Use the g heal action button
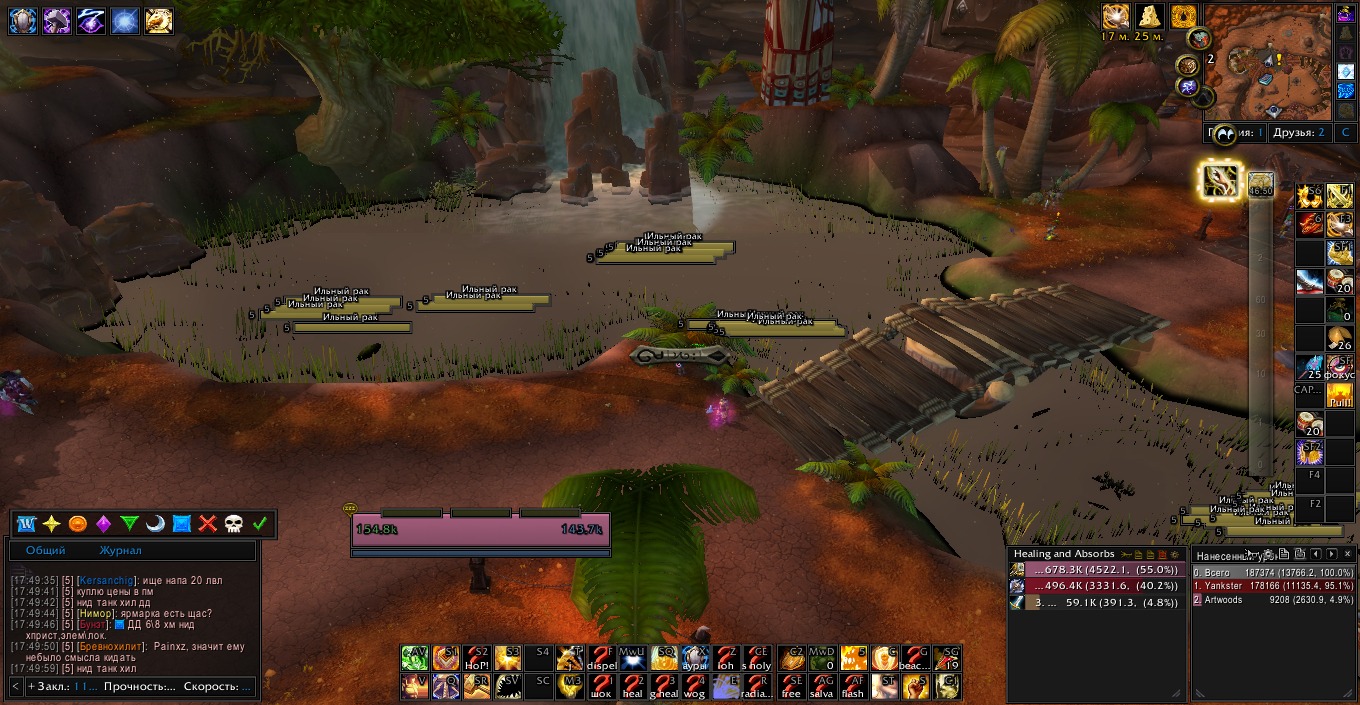The image size is (1360, 705). point(664,687)
